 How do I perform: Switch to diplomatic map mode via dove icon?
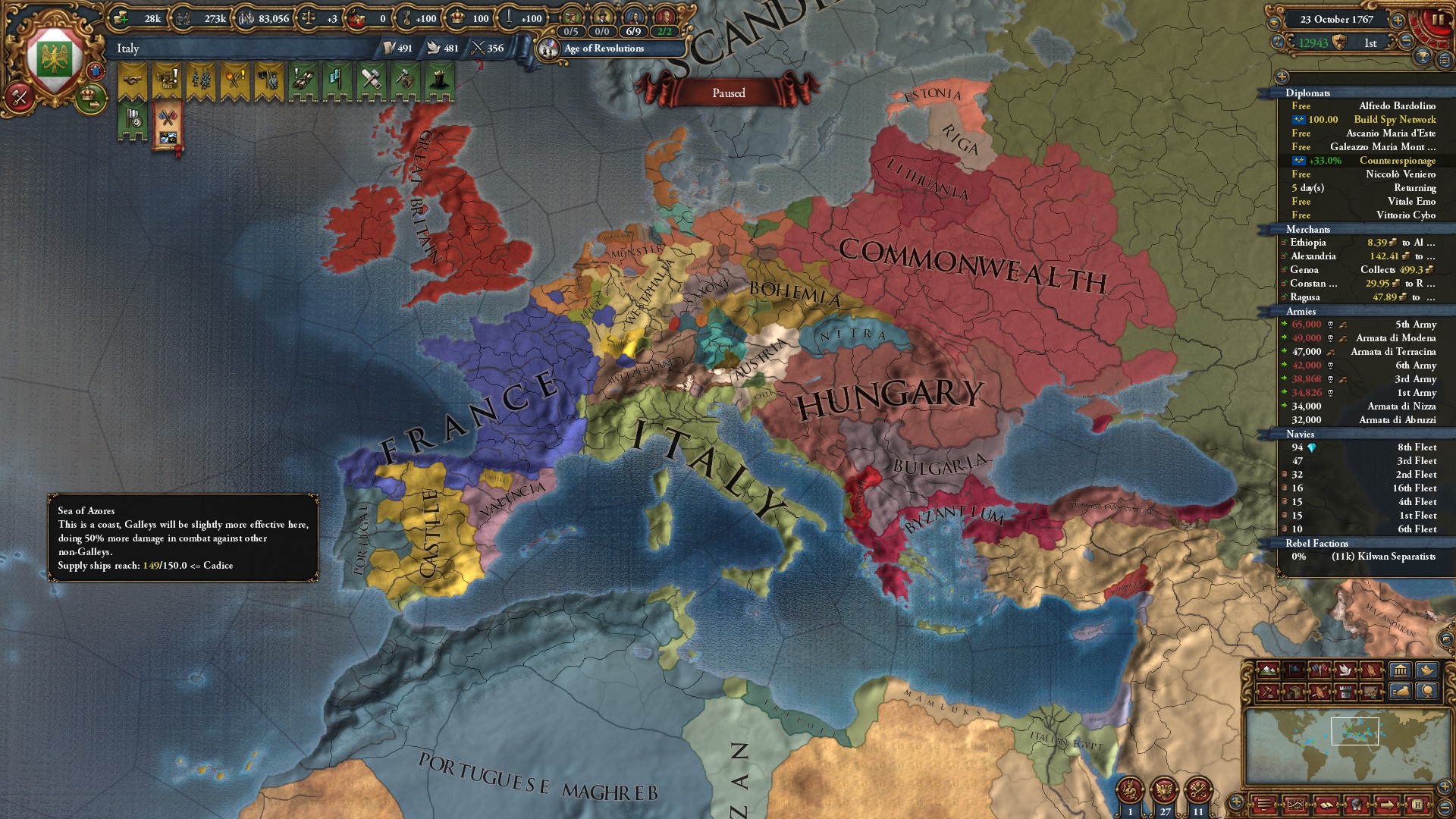(1345, 670)
